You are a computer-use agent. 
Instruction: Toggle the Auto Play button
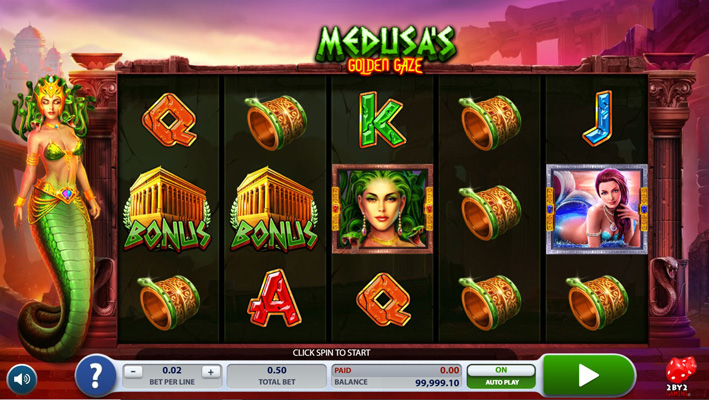[501, 376]
